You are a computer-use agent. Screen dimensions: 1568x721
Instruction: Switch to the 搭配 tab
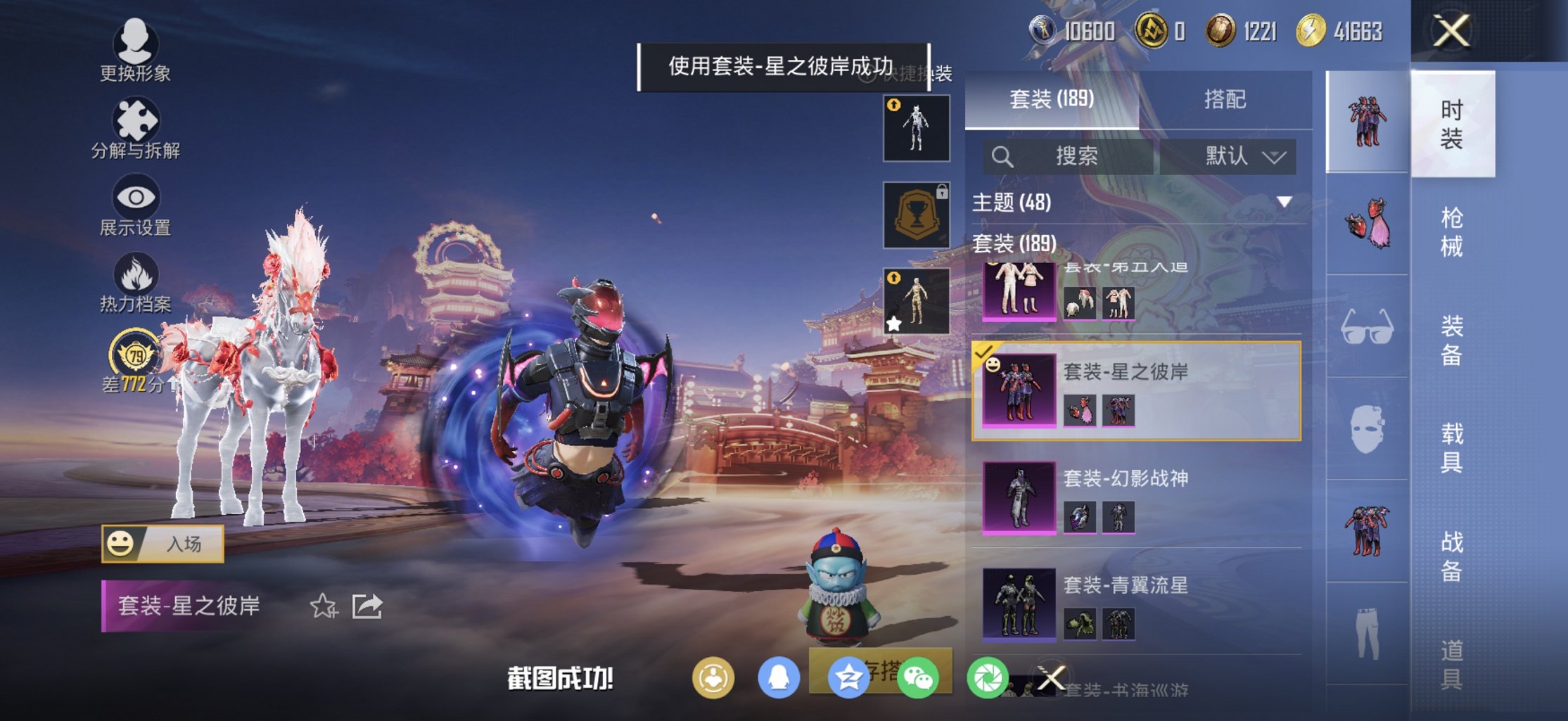(1224, 100)
